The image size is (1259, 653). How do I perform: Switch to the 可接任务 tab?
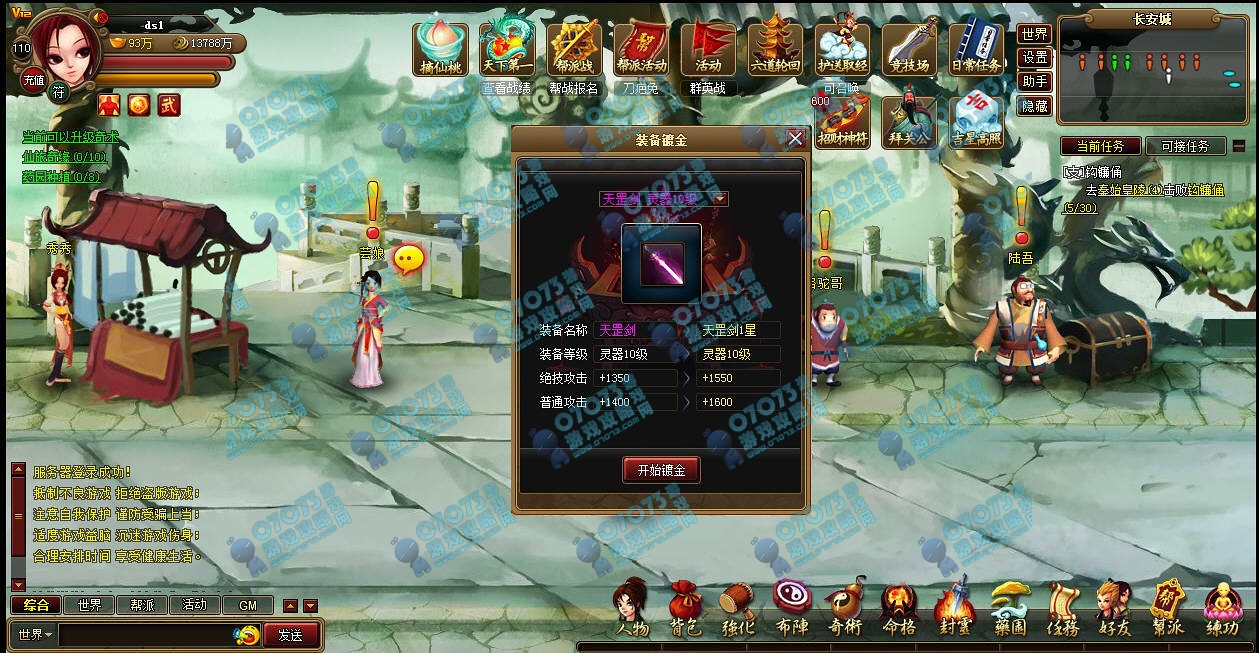click(x=1185, y=146)
